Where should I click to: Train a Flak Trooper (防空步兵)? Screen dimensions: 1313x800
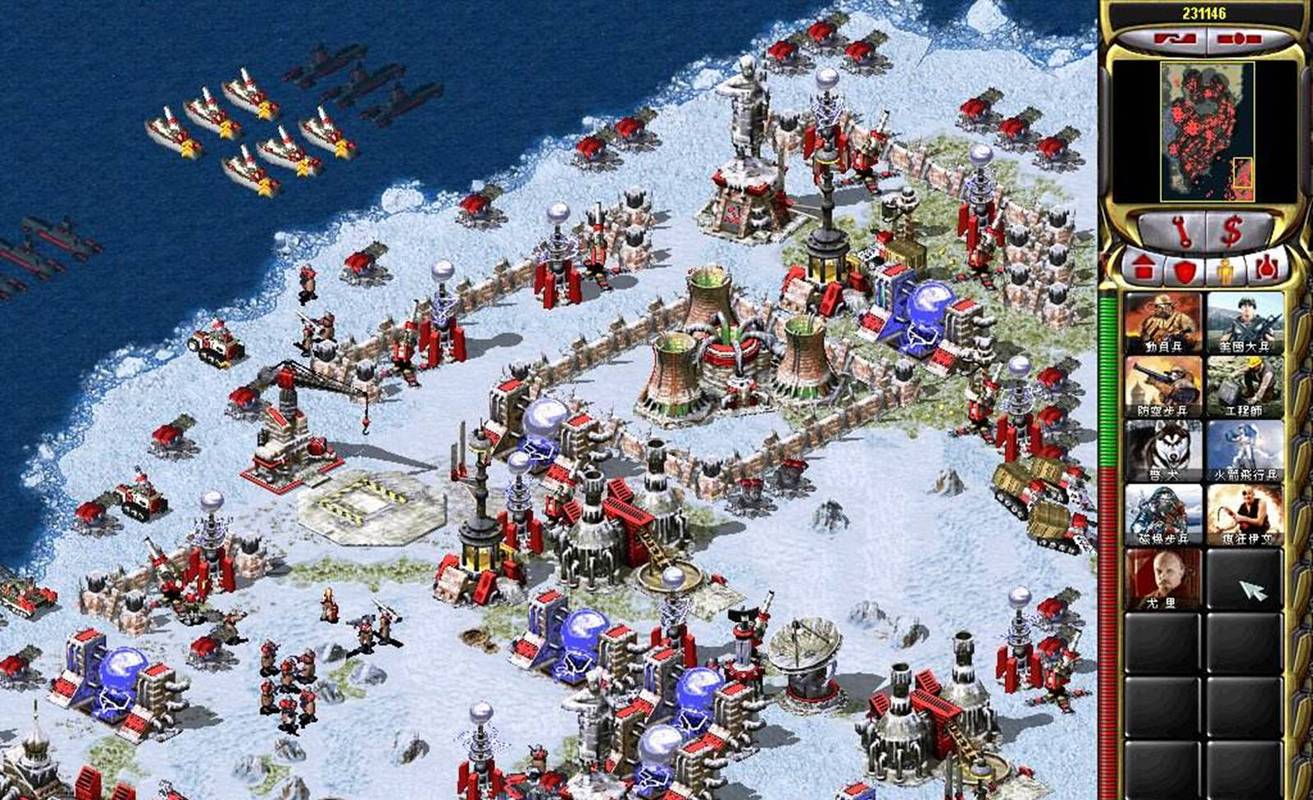[1163, 386]
